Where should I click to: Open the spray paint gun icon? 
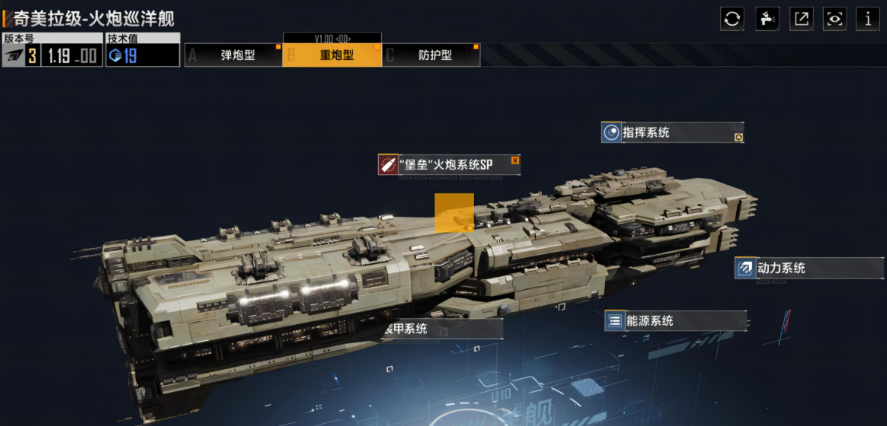pyautogui.click(x=767, y=19)
